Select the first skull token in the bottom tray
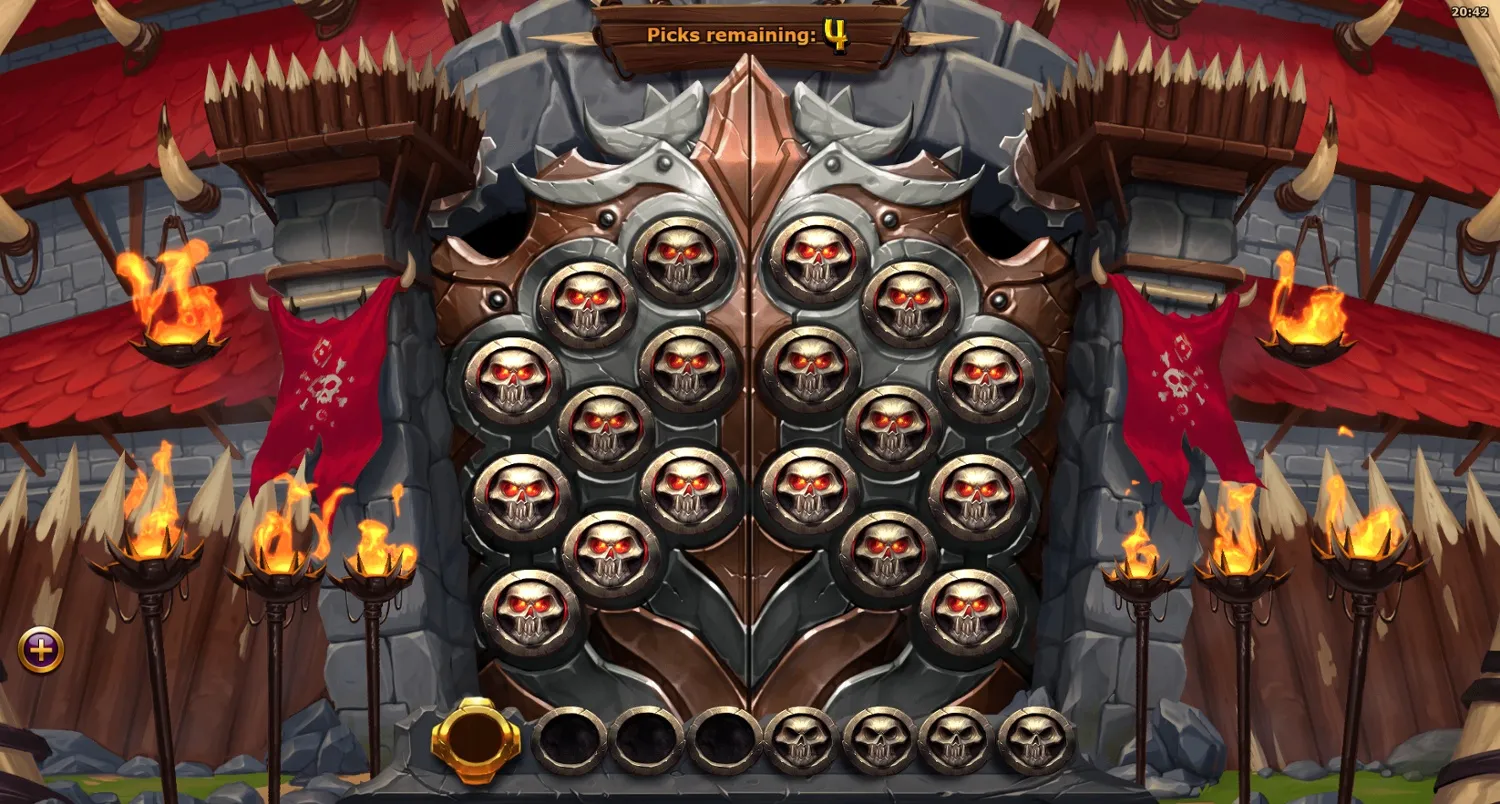1500x804 pixels. 800,738
